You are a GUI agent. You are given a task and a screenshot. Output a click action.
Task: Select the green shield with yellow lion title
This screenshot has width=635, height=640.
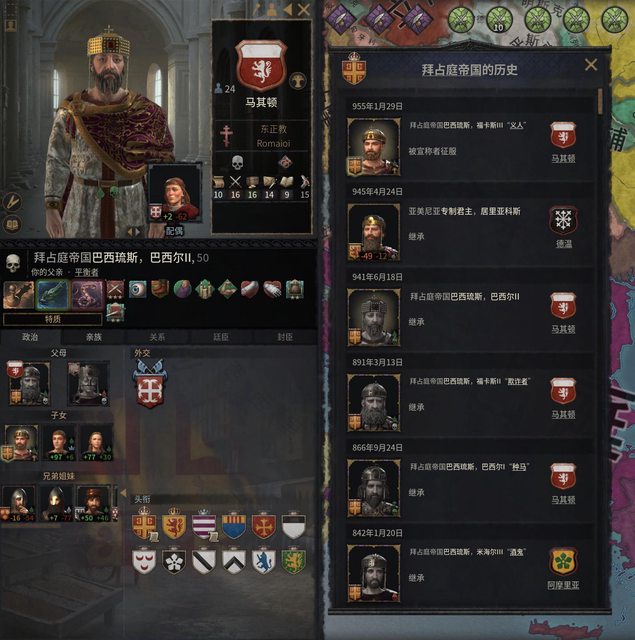[x=292, y=561]
